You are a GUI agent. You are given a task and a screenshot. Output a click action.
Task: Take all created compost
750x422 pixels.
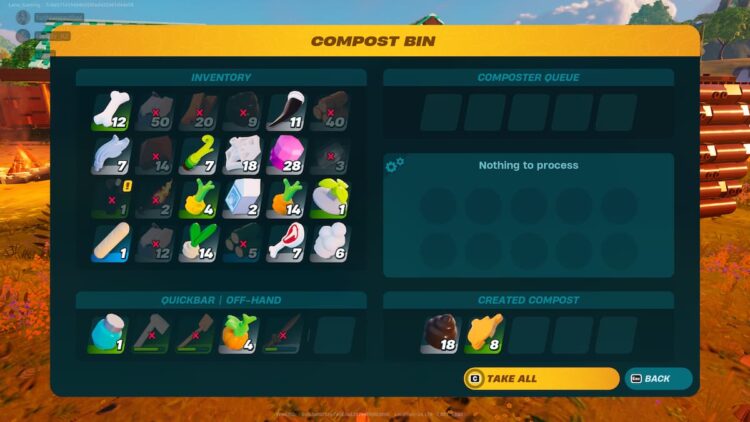[541, 379]
